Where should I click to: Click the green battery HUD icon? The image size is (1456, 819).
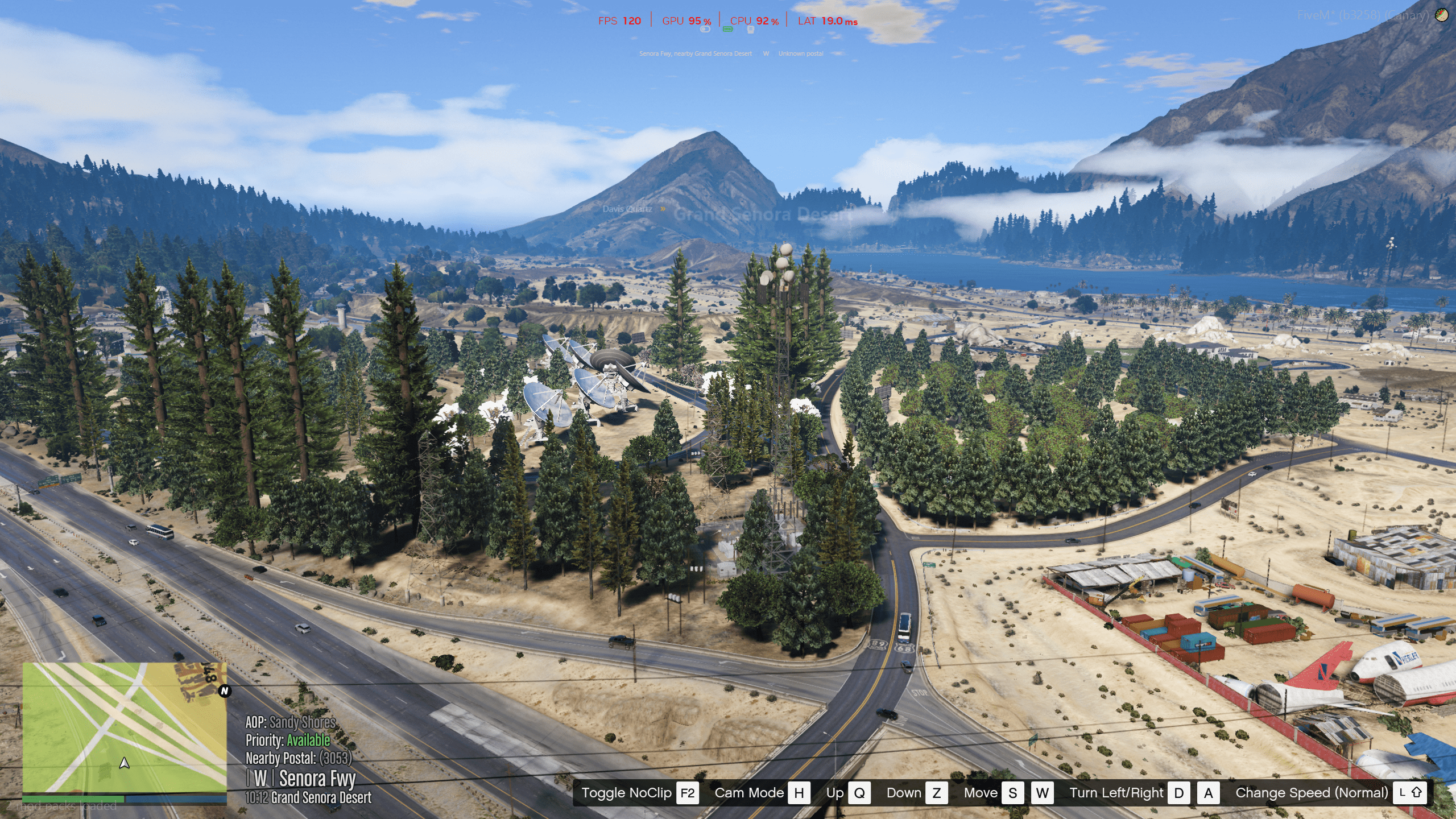point(727,29)
